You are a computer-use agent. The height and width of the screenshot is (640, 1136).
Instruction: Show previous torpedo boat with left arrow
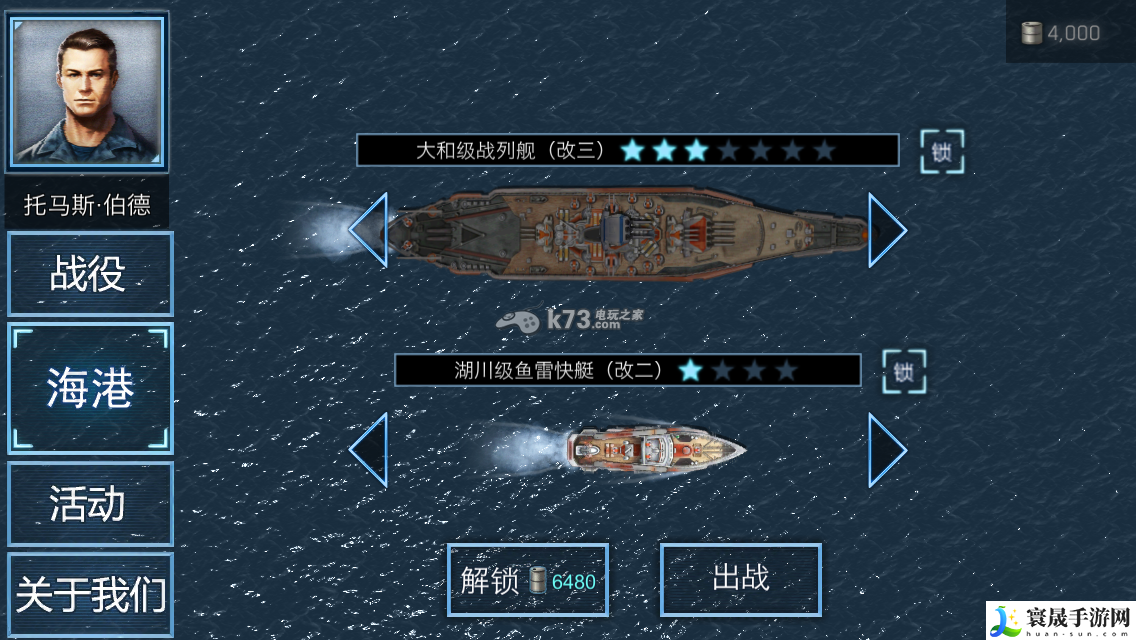(x=368, y=450)
